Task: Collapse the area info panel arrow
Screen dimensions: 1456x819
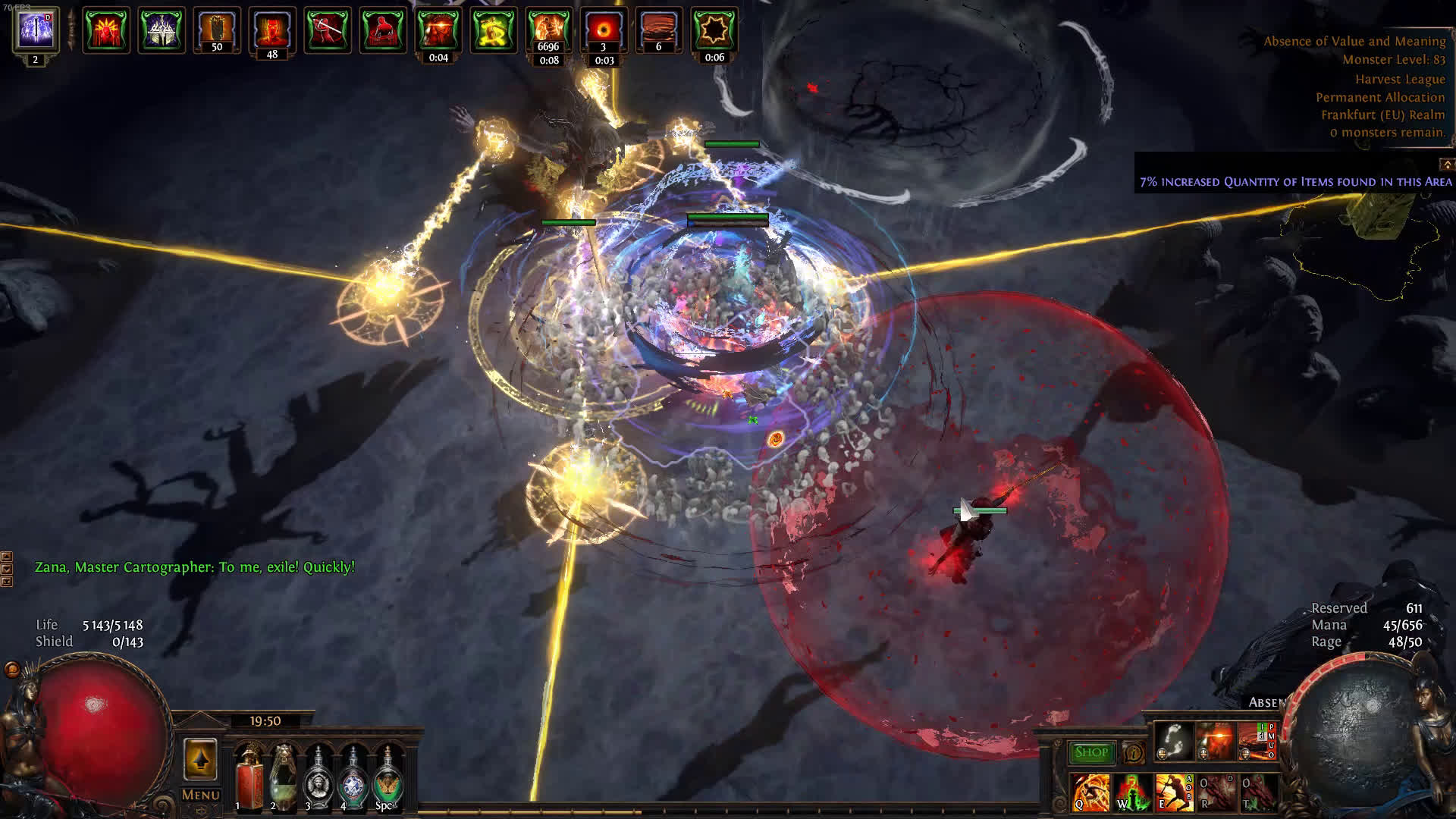Action: point(1447,164)
